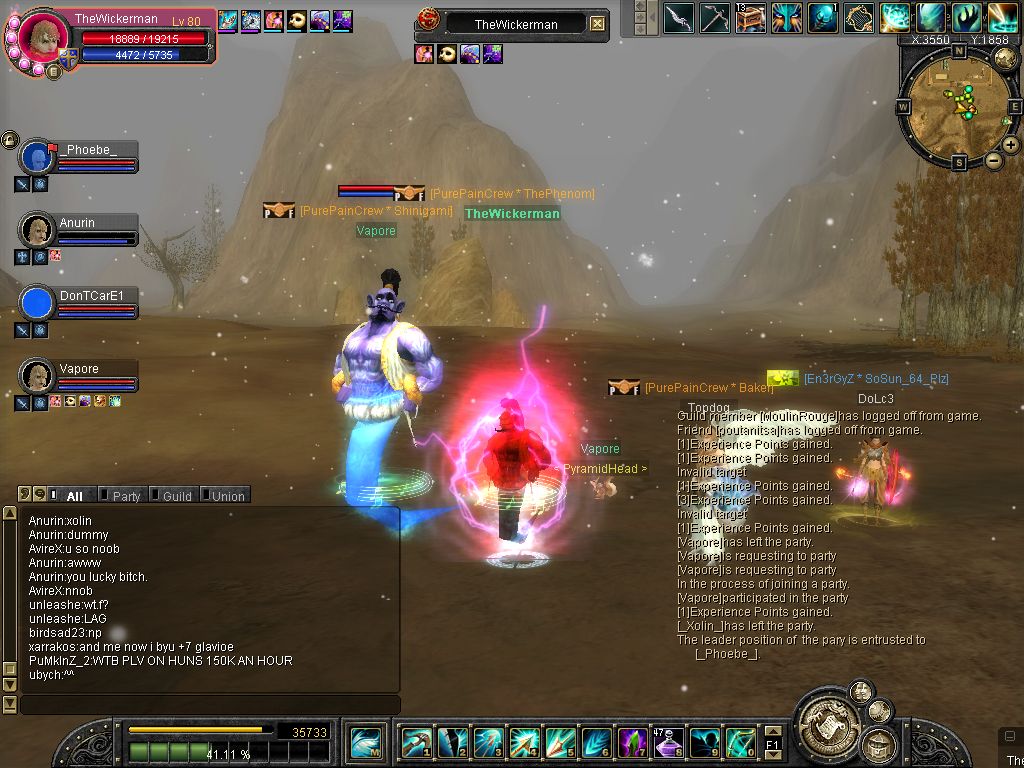Image resolution: width=1024 pixels, height=768 pixels.
Task: Close the TheWickerman target window
Action: [597, 23]
